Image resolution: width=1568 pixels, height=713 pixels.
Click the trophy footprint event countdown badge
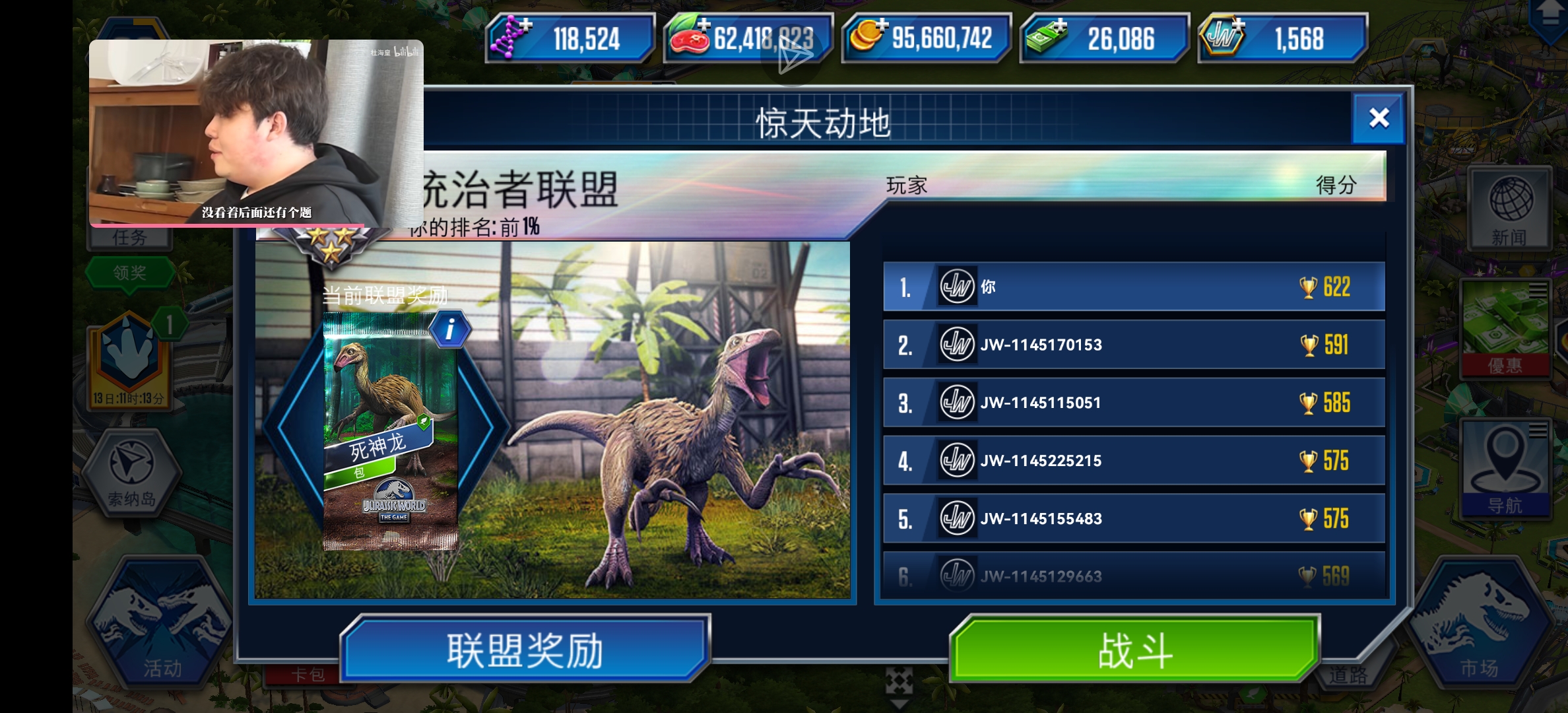coord(130,356)
